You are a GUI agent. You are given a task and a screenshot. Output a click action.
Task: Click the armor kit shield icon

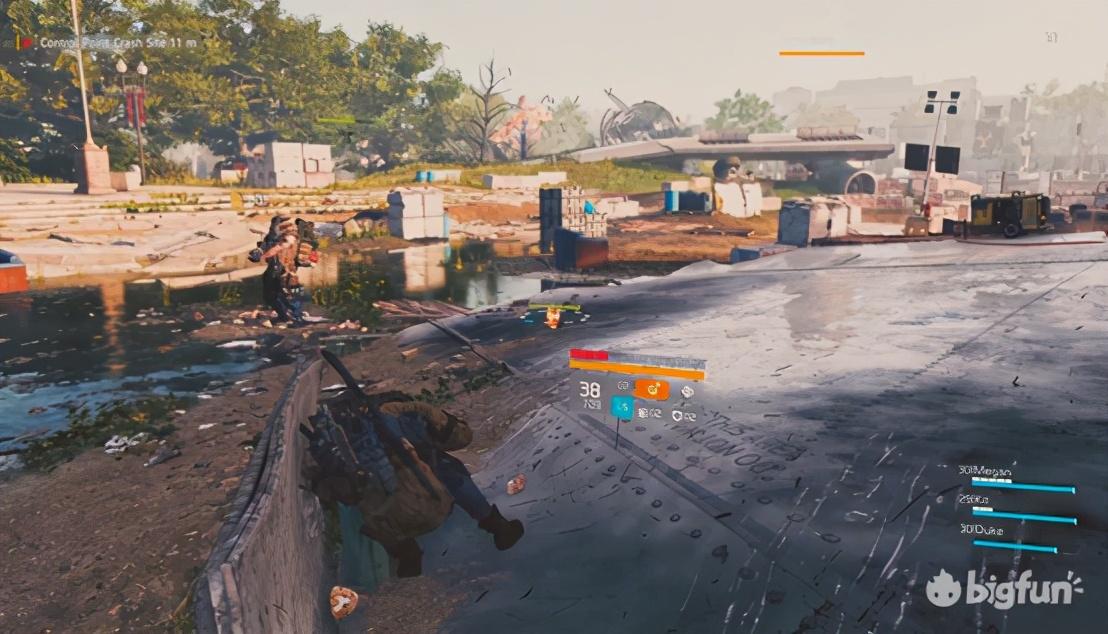[677, 415]
